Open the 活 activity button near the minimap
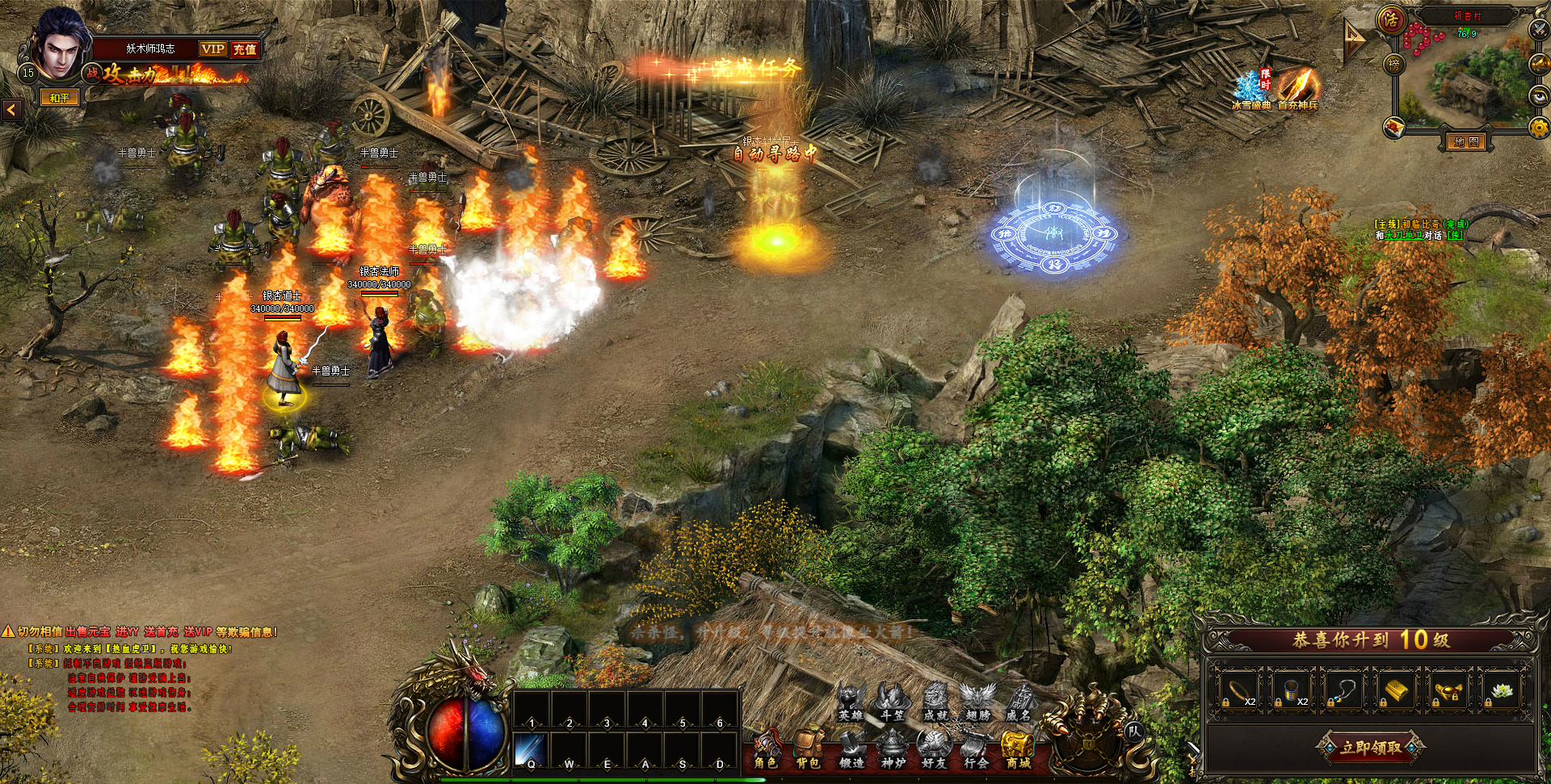Viewport: 1551px width, 784px height. [1391, 20]
